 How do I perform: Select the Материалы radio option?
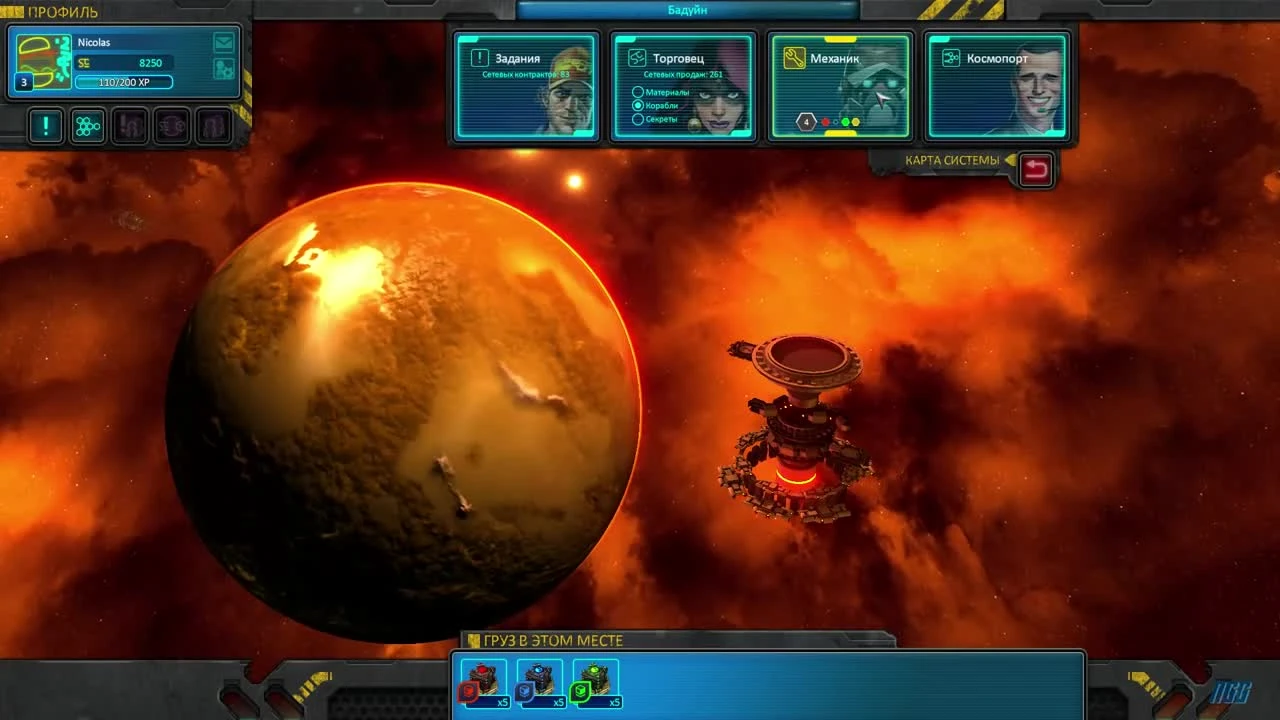coord(636,91)
